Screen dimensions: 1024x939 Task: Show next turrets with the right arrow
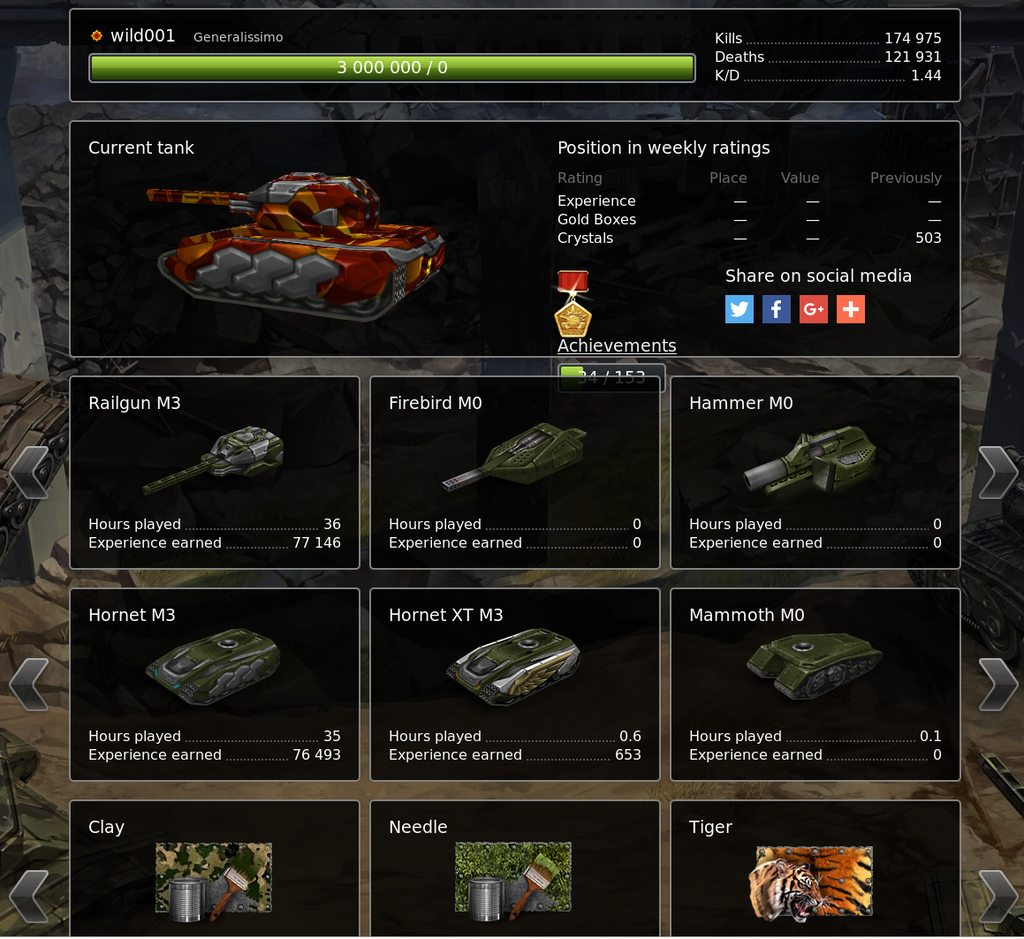(997, 472)
